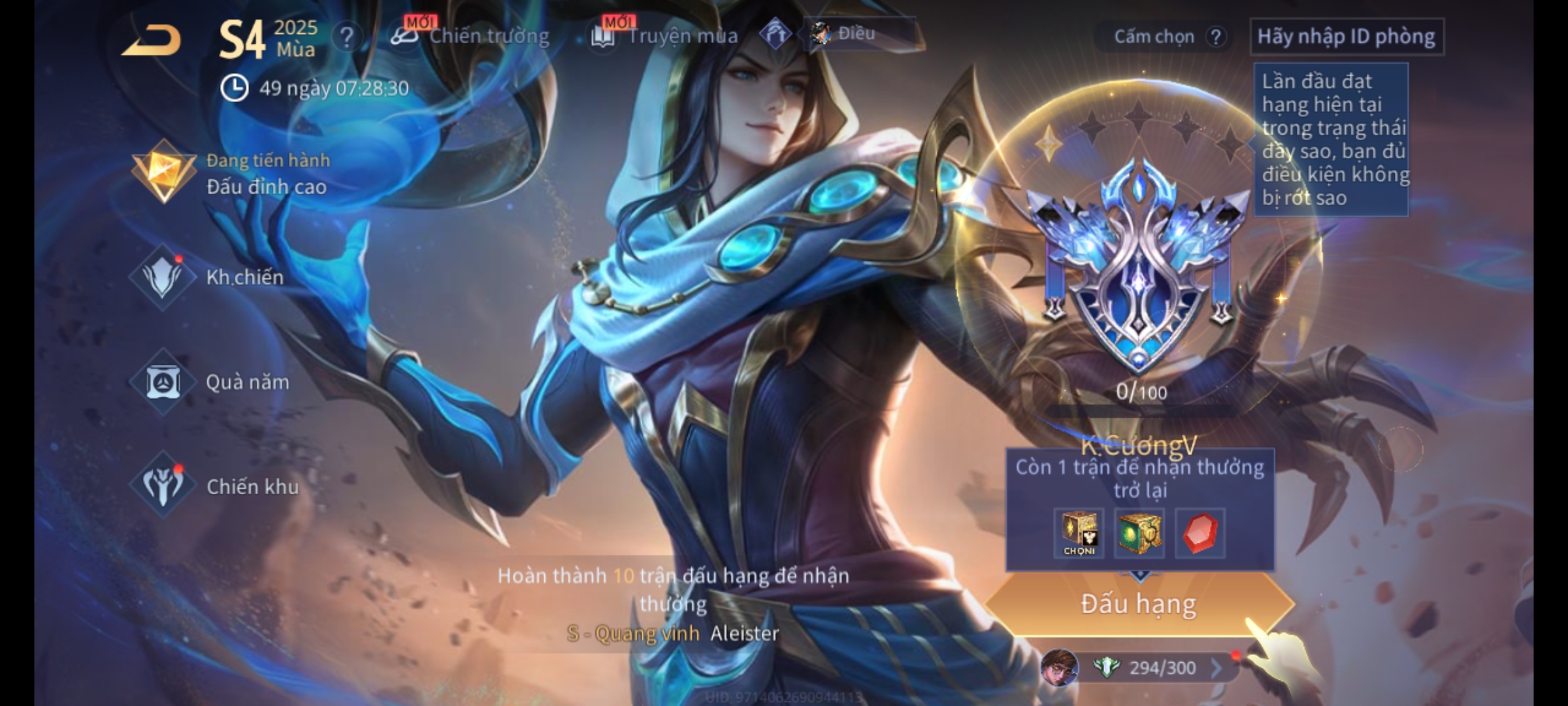Open the season help question mark
The width and height of the screenshot is (1568, 706).
pyautogui.click(x=346, y=37)
